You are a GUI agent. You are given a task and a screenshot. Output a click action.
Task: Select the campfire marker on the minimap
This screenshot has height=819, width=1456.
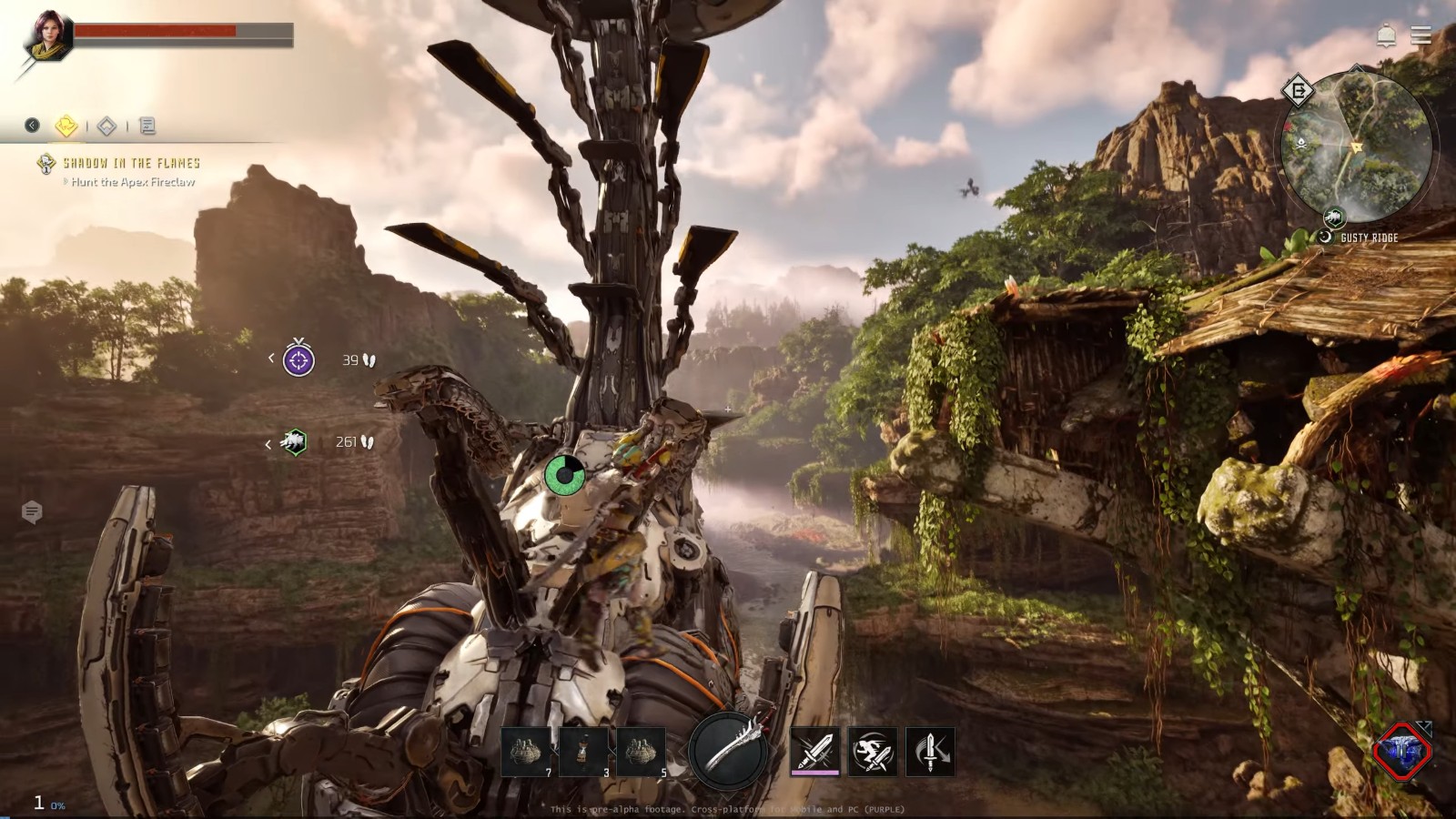1303,143
